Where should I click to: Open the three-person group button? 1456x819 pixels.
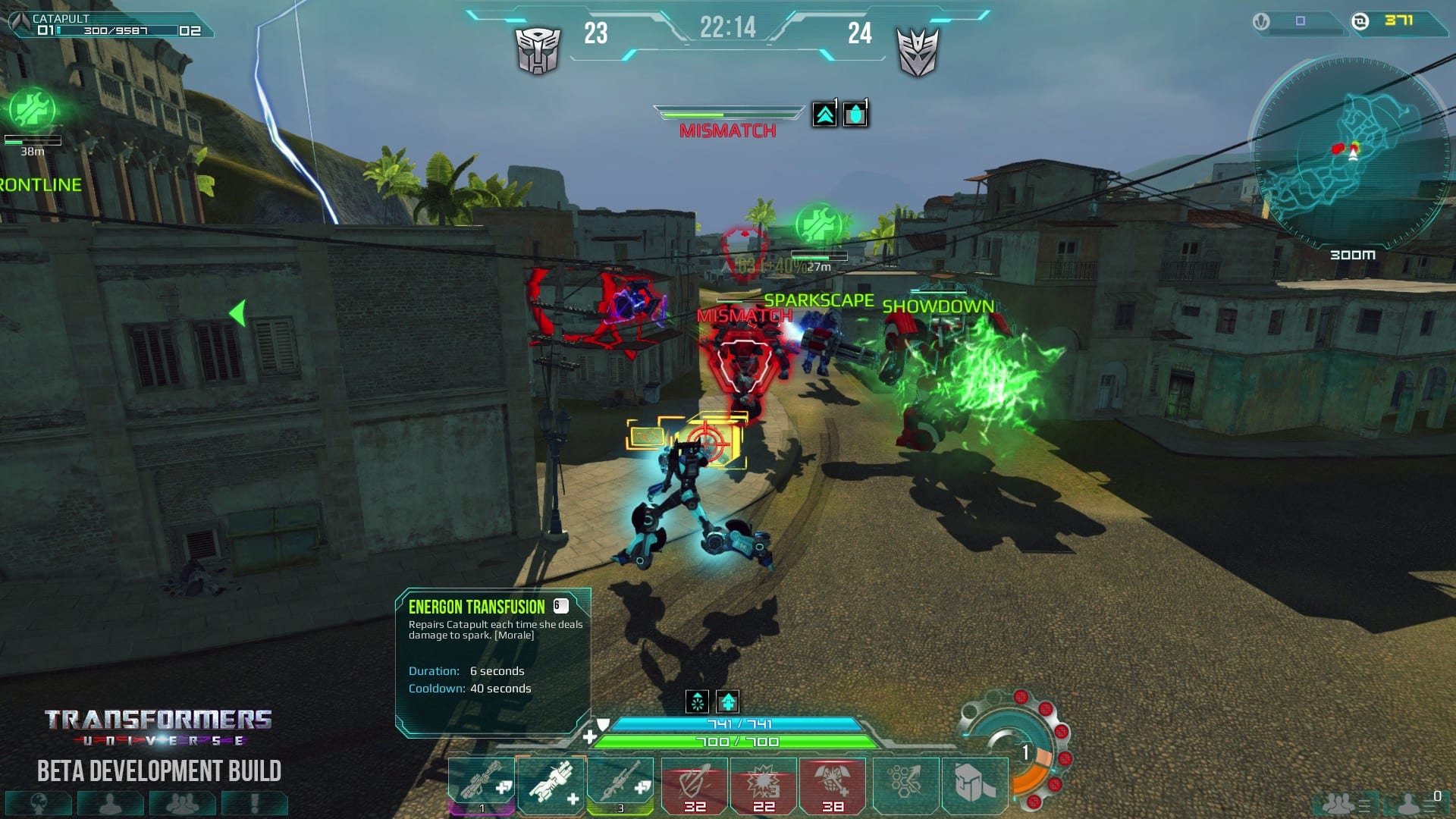pyautogui.click(x=182, y=803)
